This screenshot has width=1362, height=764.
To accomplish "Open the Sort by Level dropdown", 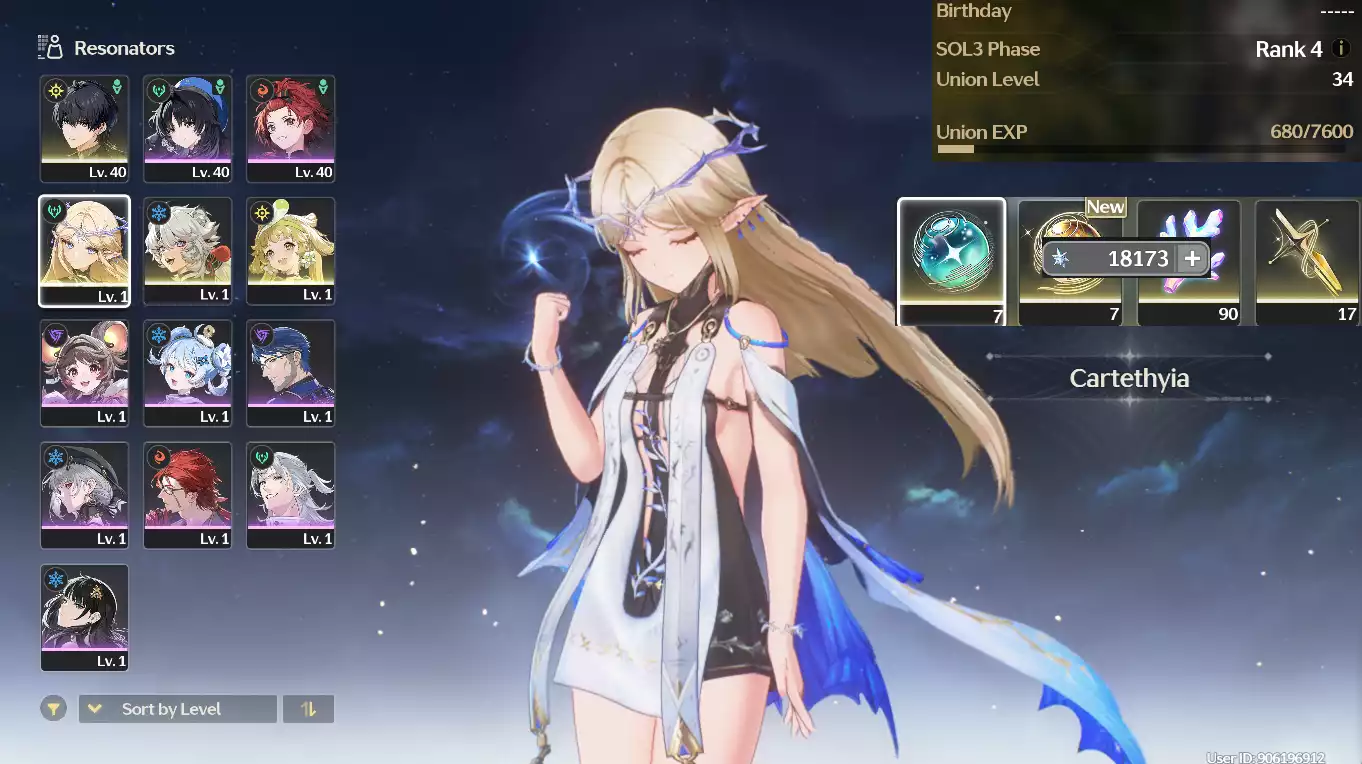I will [177, 709].
